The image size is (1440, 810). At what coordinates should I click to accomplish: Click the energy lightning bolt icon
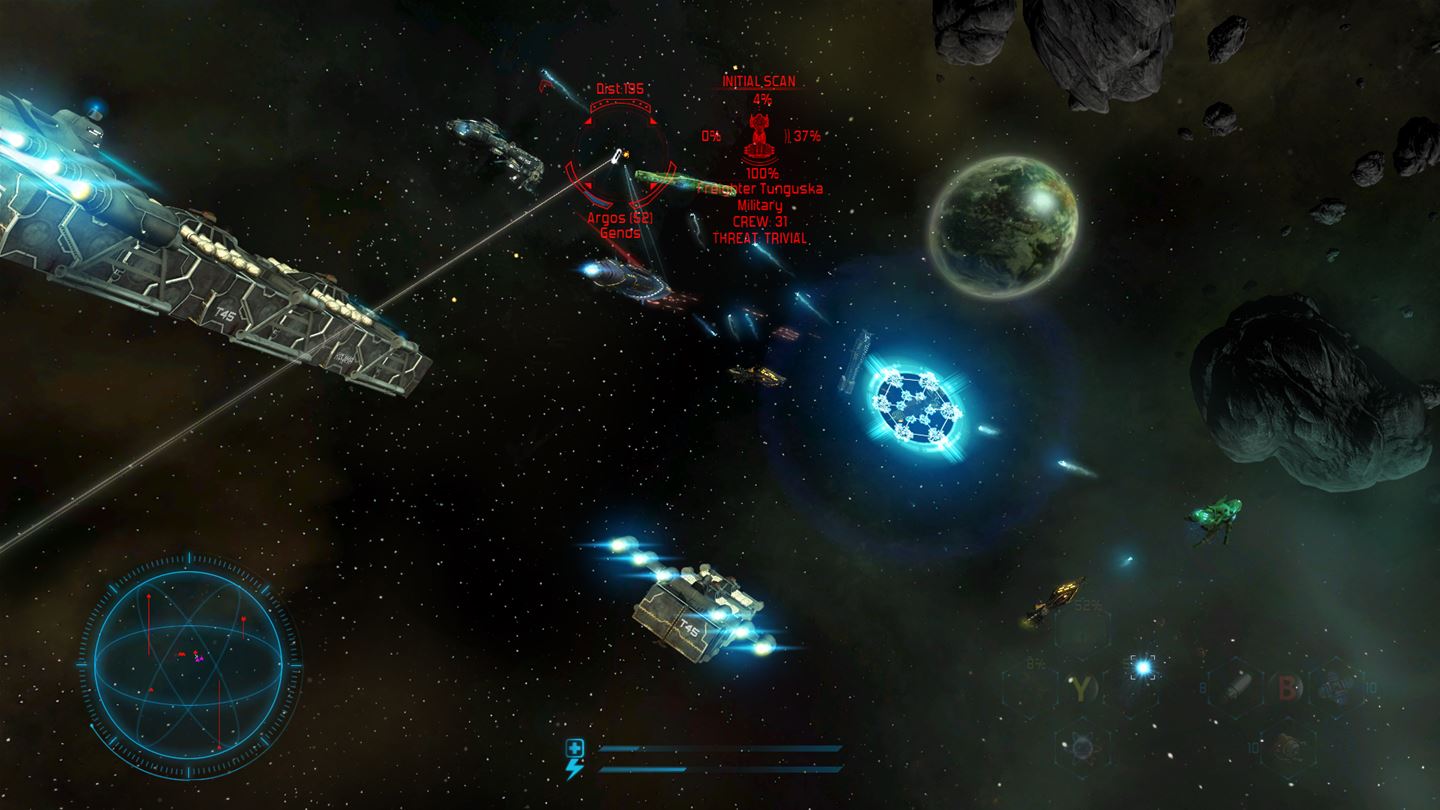pyautogui.click(x=575, y=768)
